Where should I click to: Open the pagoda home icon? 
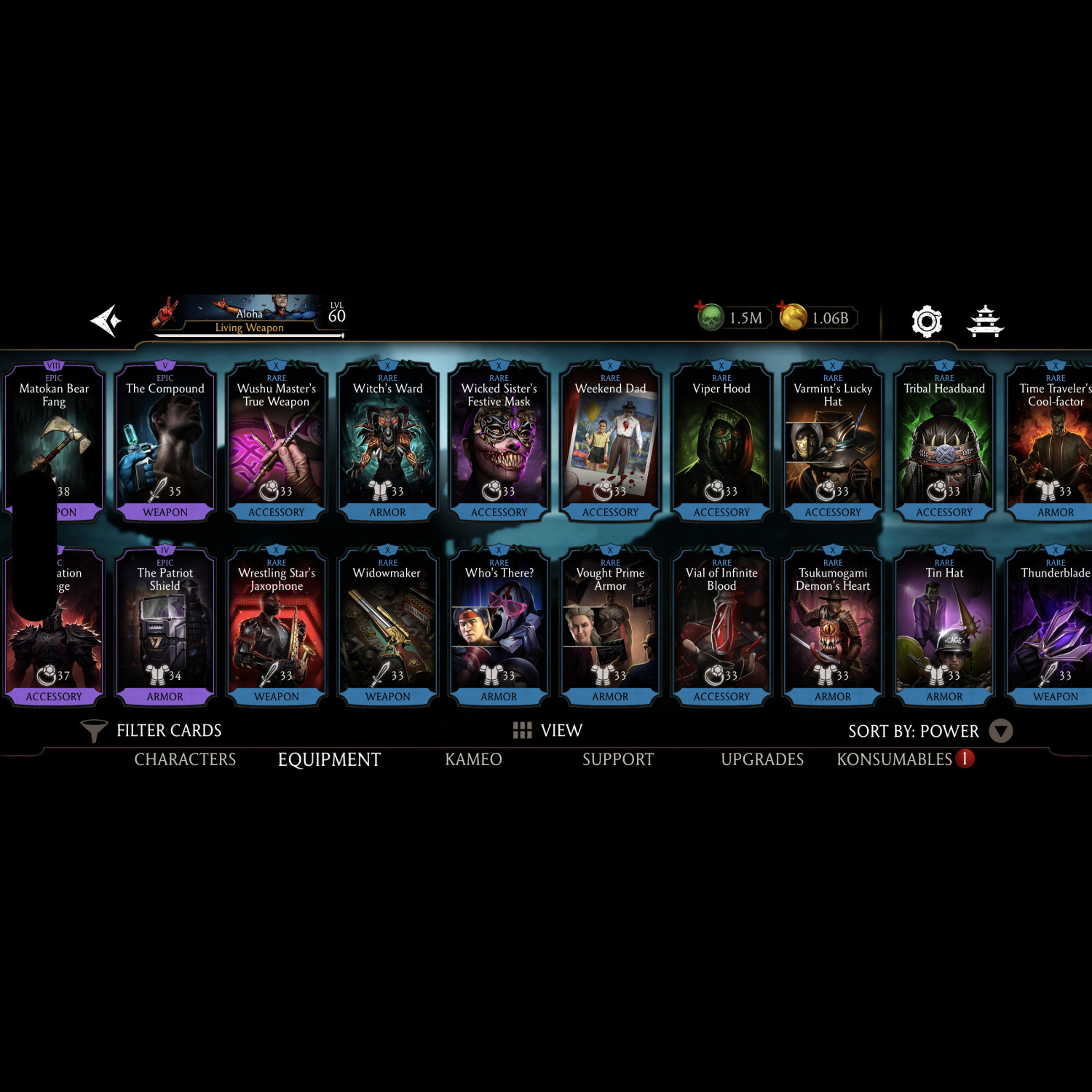[985, 321]
